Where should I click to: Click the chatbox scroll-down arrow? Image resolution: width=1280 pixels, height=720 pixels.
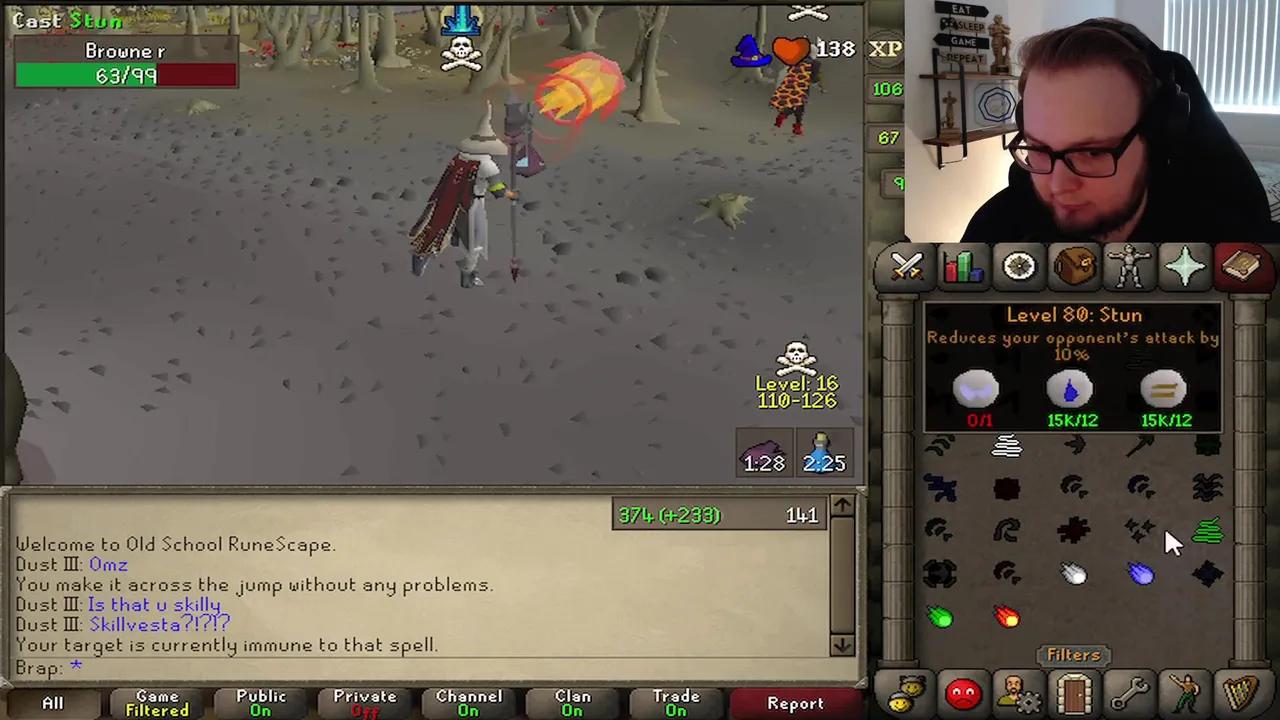tap(841, 646)
